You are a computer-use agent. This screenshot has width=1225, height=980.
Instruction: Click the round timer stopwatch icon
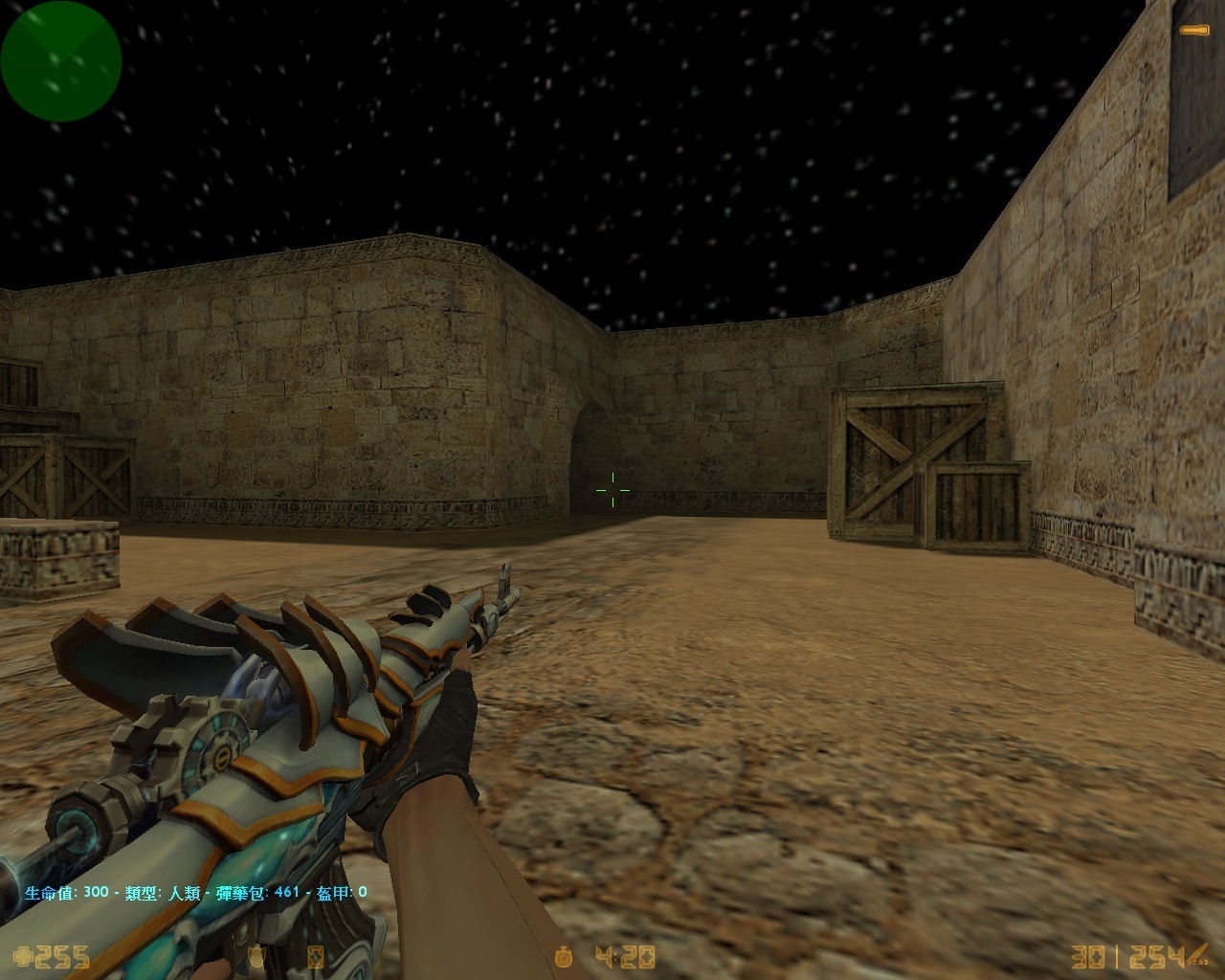[564, 957]
